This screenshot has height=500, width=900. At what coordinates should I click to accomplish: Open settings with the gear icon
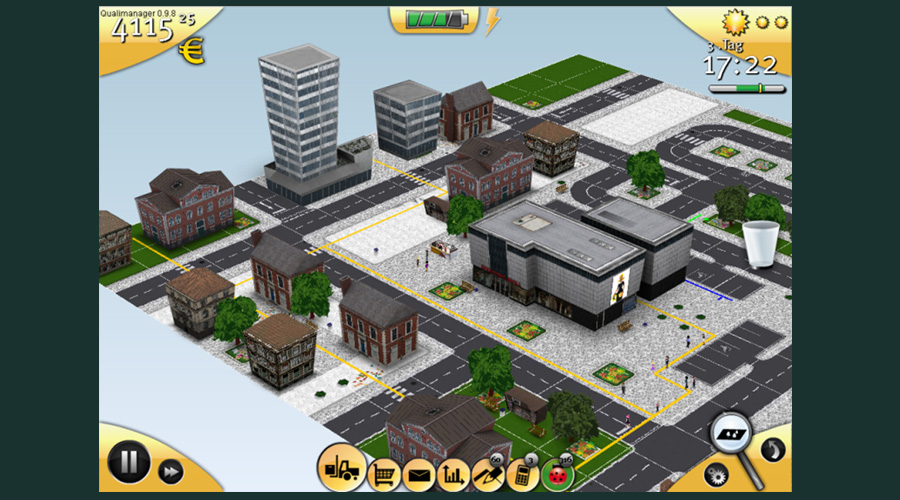716,474
